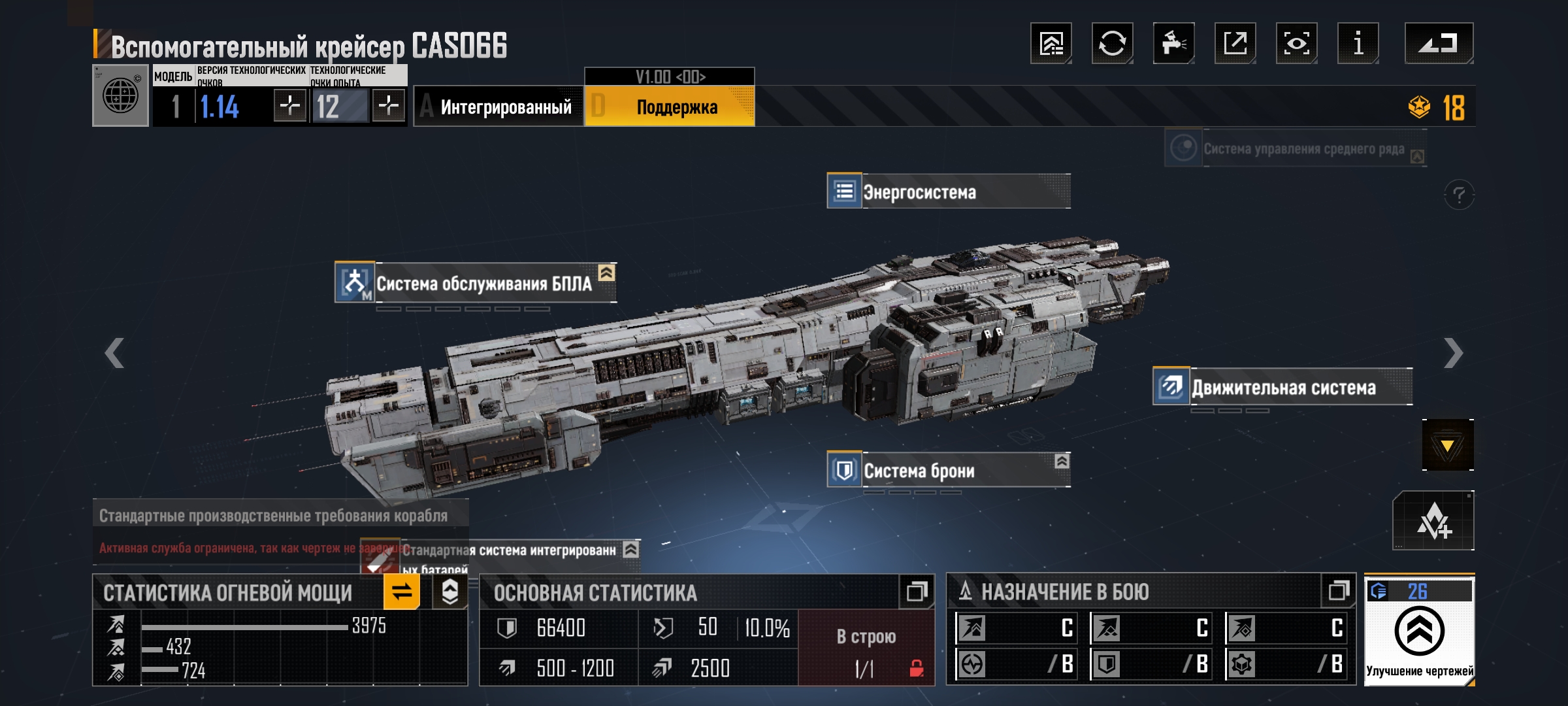Toggle firepower statistics swap button
Viewport: 1568px width, 706px height.
point(401,592)
